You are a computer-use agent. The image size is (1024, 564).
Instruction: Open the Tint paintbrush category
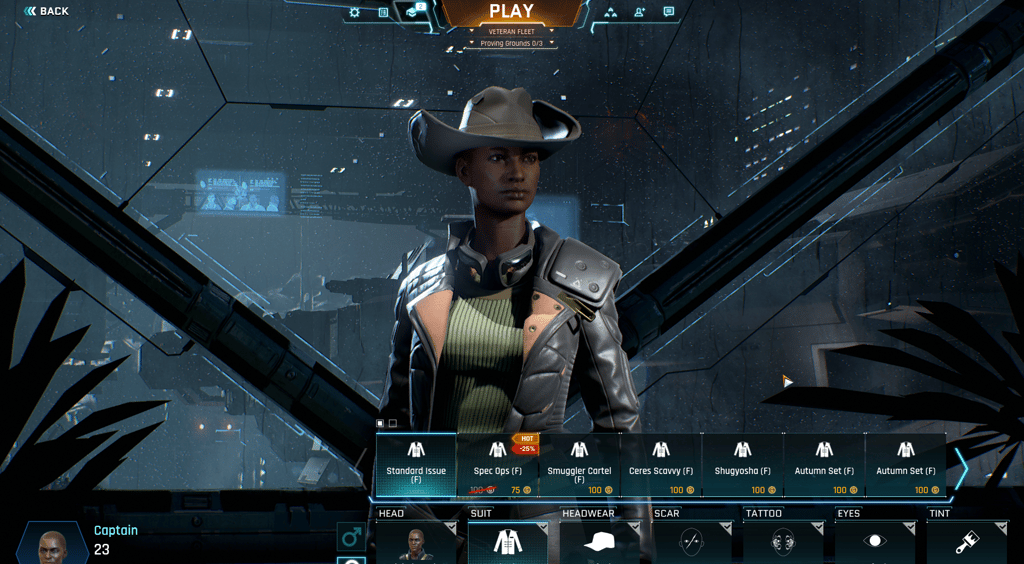pyautogui.click(x=966, y=541)
